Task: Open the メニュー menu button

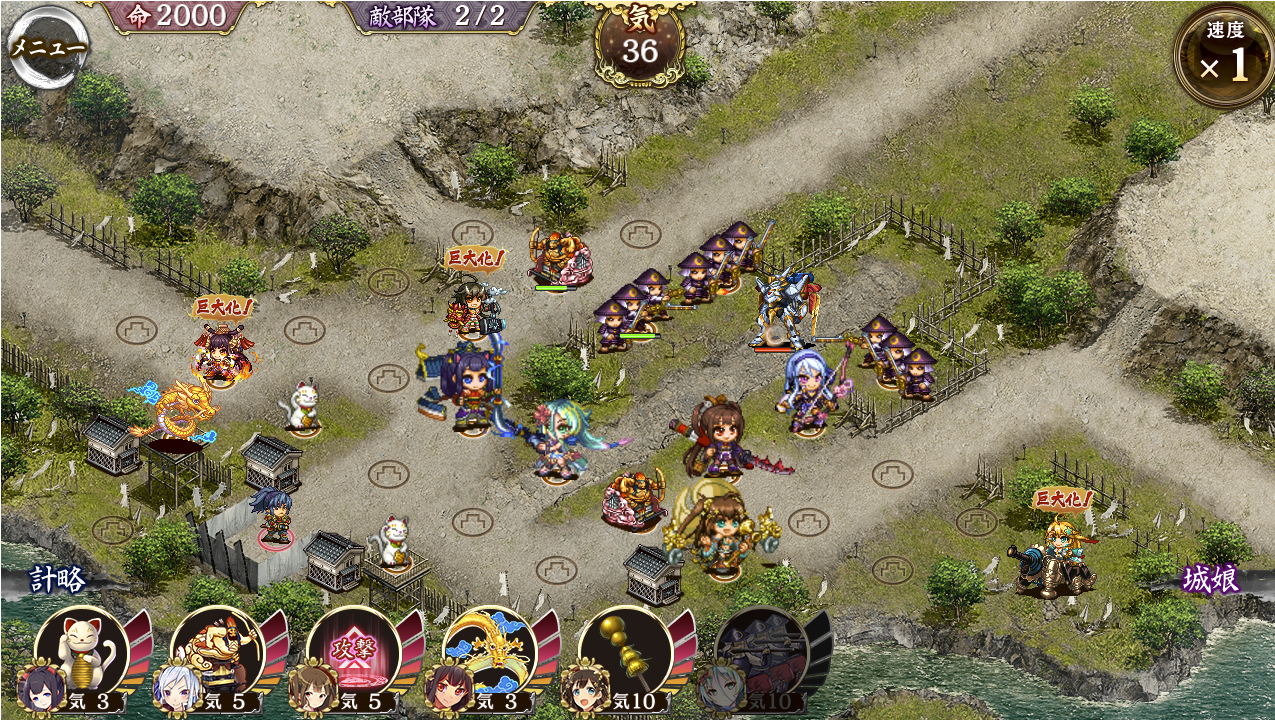Action: (47, 47)
